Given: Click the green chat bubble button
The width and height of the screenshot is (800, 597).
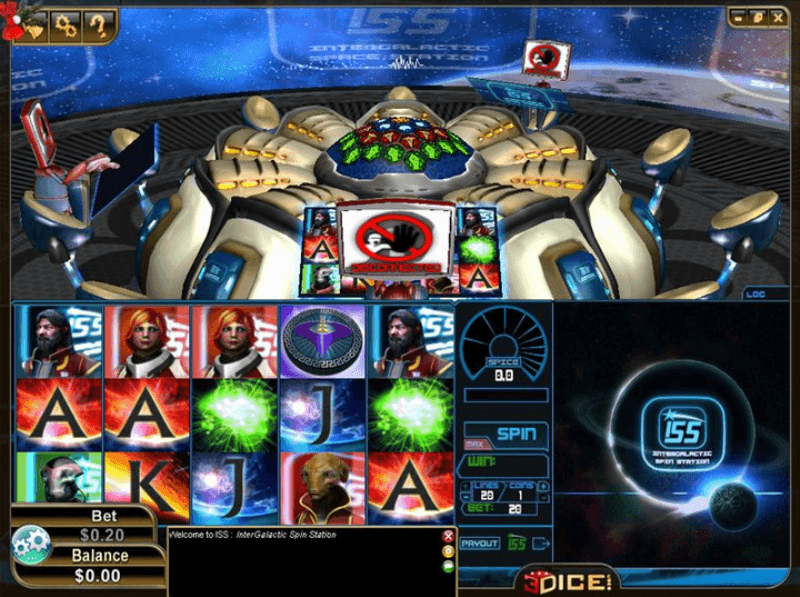Looking at the screenshot, I should [x=447, y=567].
